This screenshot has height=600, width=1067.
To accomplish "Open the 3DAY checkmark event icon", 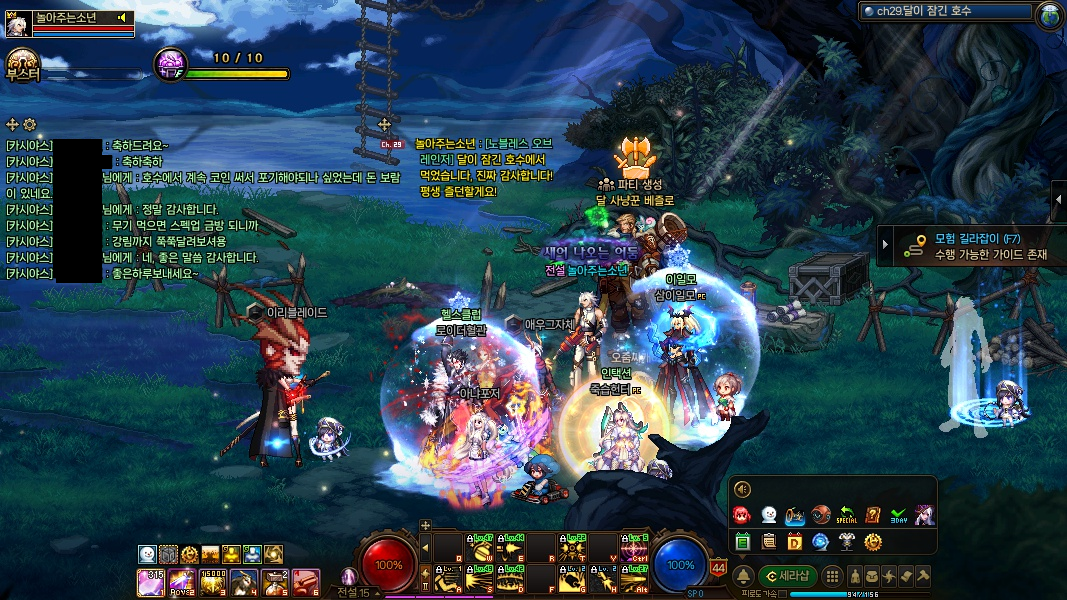I will click(898, 515).
